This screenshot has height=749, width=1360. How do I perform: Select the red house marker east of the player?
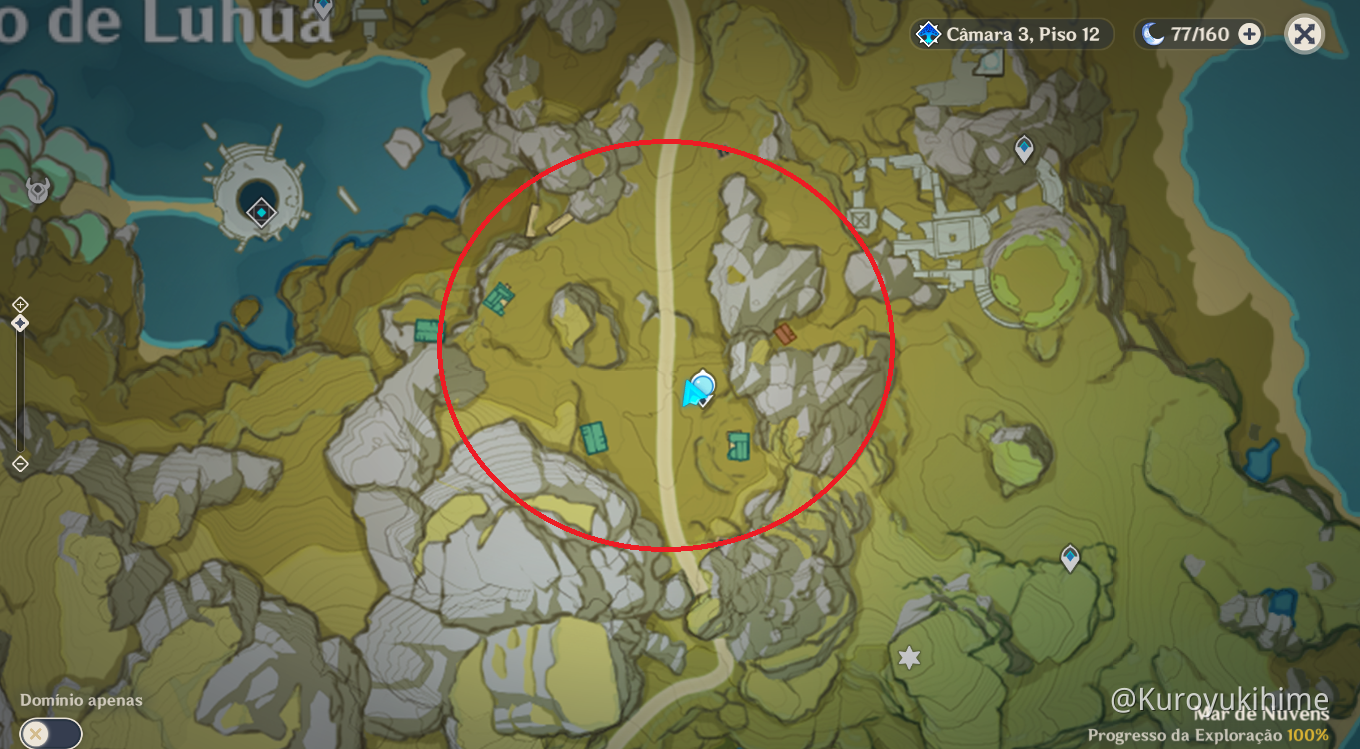click(x=783, y=335)
